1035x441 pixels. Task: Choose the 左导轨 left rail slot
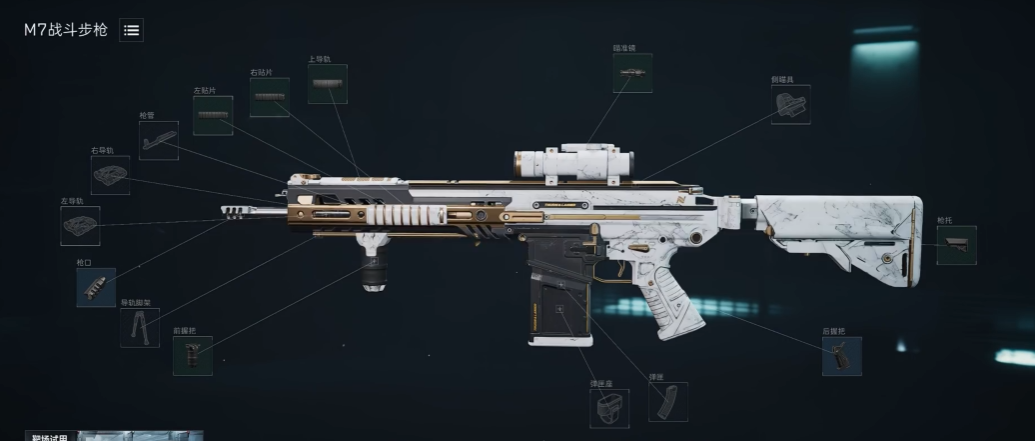click(x=80, y=226)
